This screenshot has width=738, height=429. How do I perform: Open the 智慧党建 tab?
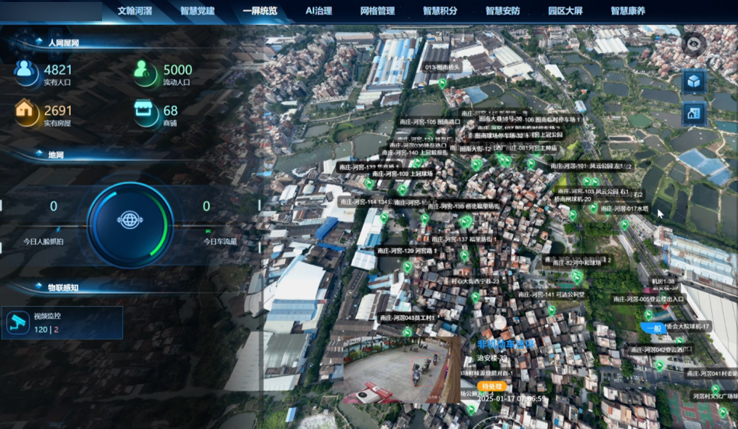tap(197, 11)
